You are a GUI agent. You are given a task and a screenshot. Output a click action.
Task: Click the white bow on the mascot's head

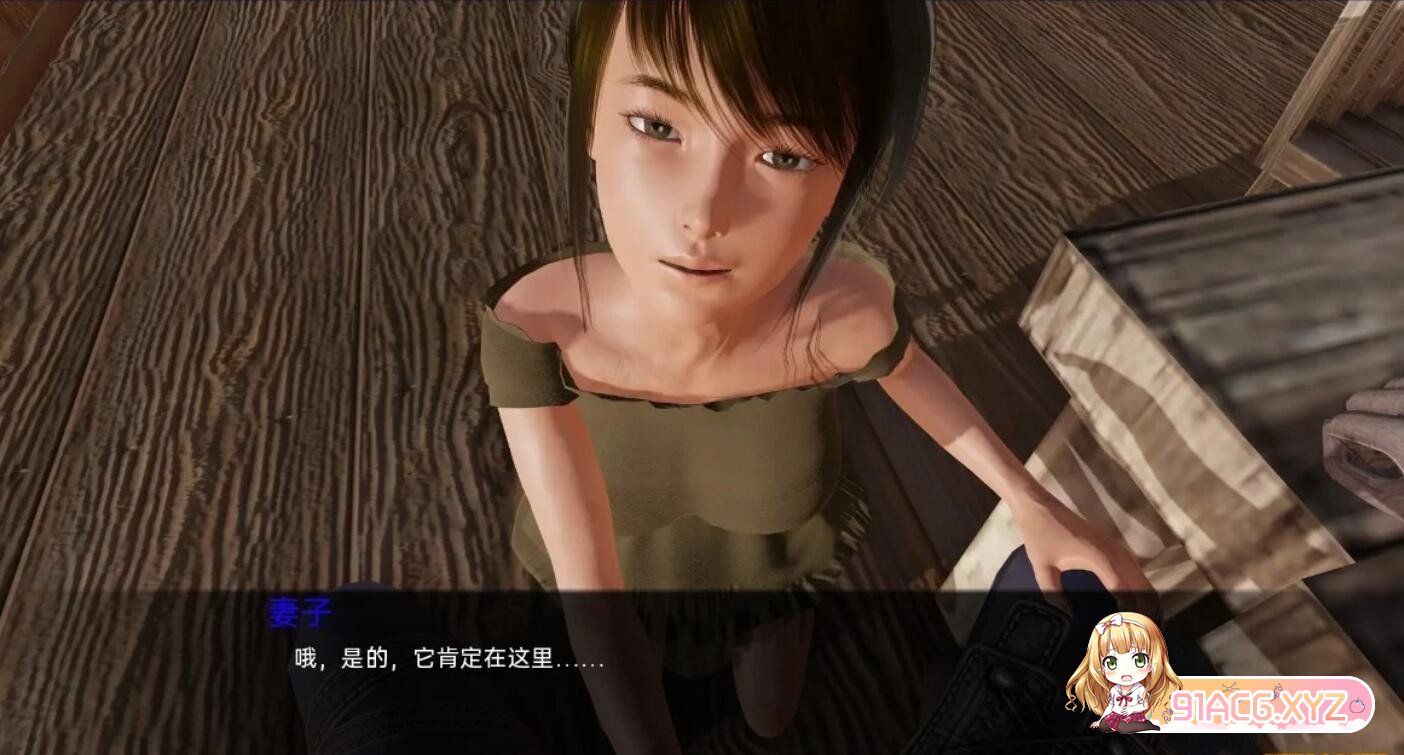click(1112, 624)
